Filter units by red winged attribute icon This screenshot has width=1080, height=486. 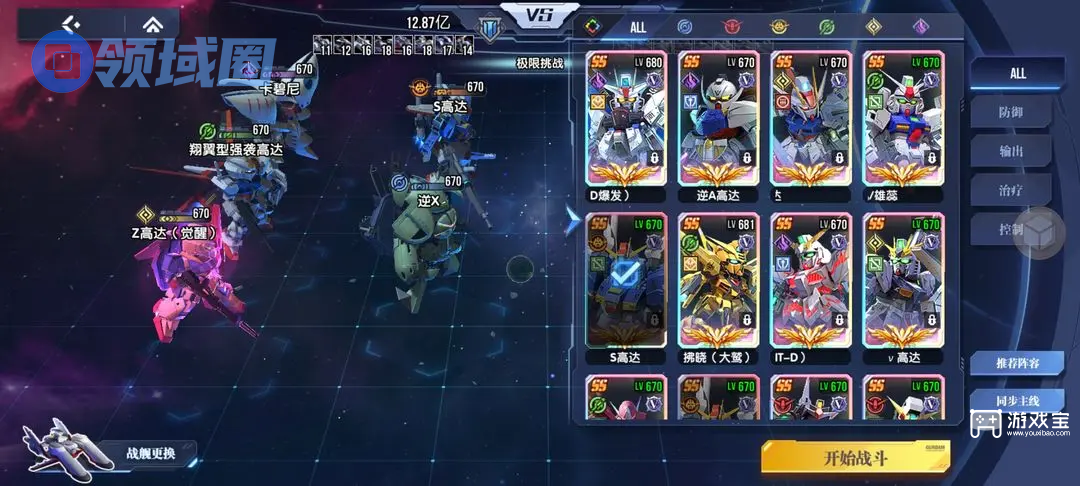pyautogui.click(x=731, y=27)
